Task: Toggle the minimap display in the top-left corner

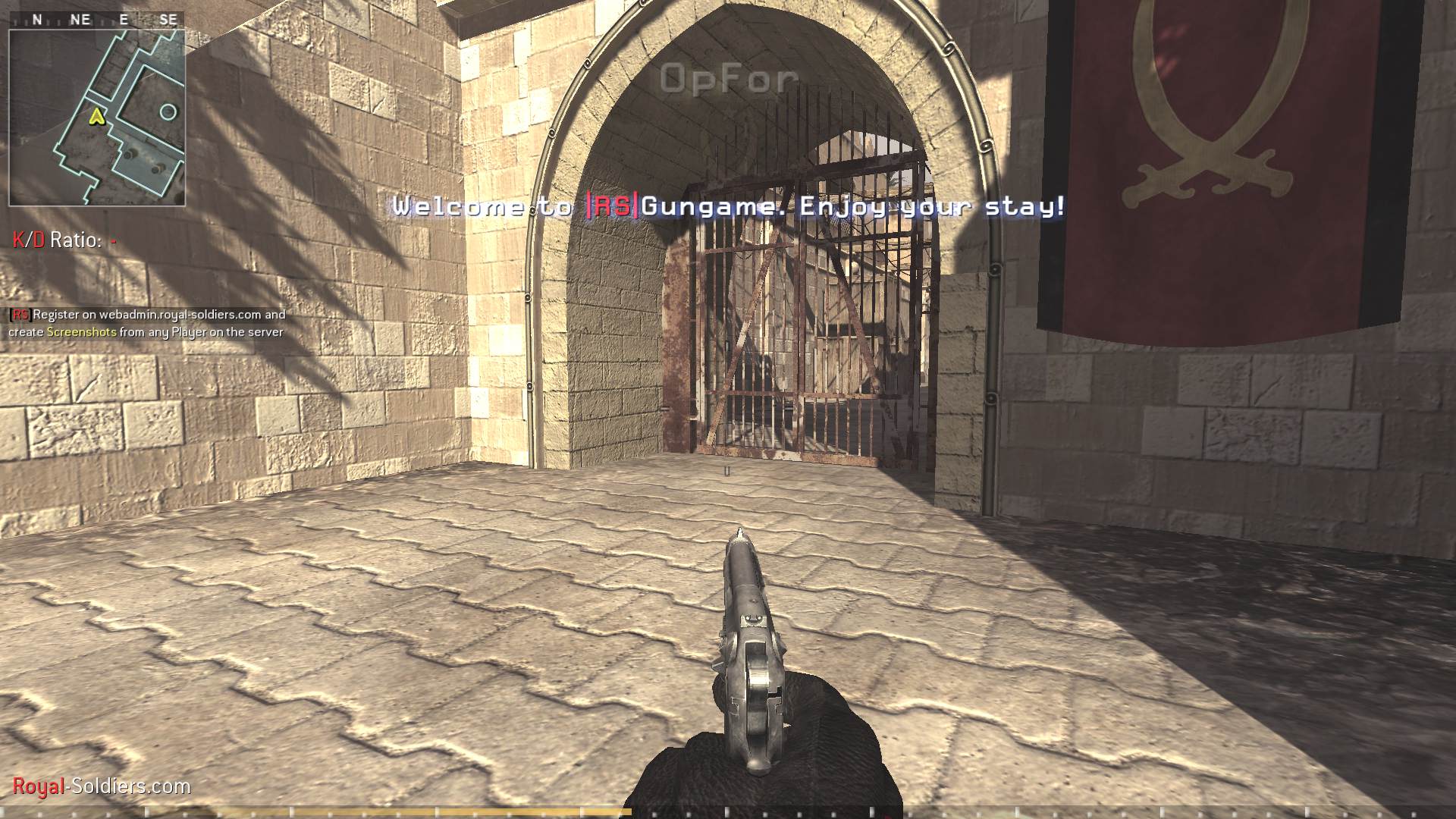Action: click(97, 114)
